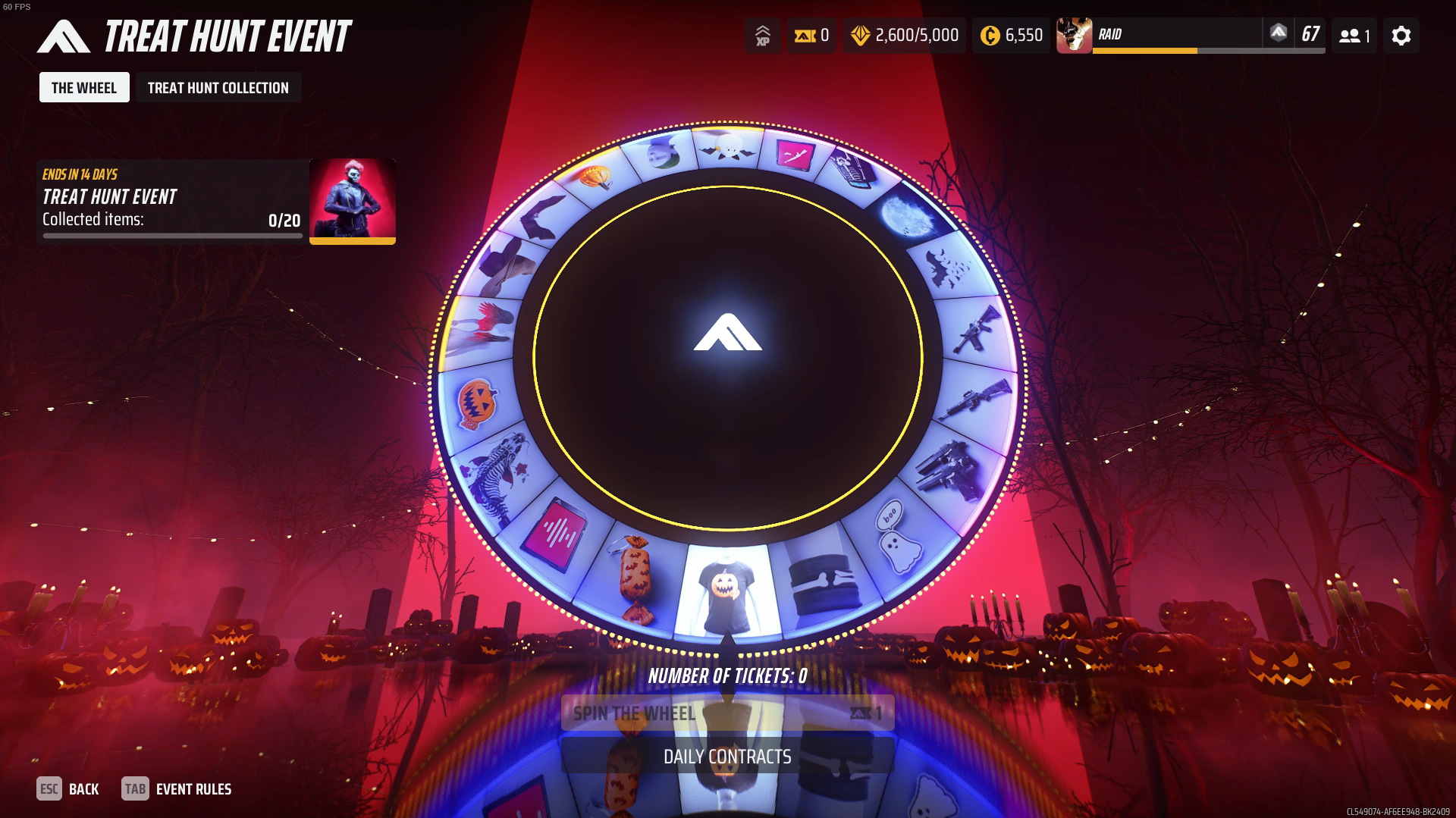1456x818 pixels.
Task: Click the 6,550 gold coin currency
Action: click(1012, 36)
